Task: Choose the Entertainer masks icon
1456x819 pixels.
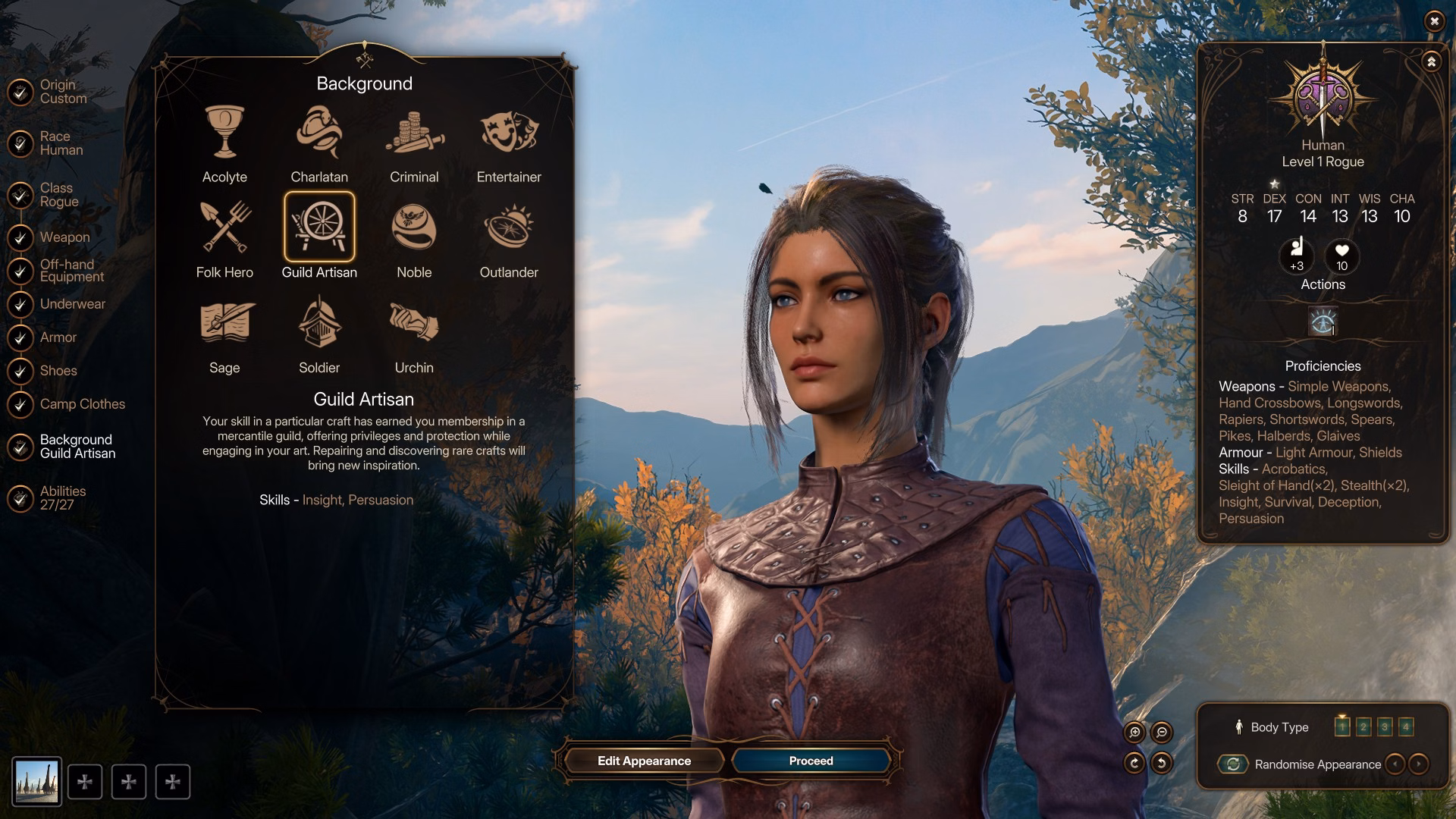Action: click(509, 133)
